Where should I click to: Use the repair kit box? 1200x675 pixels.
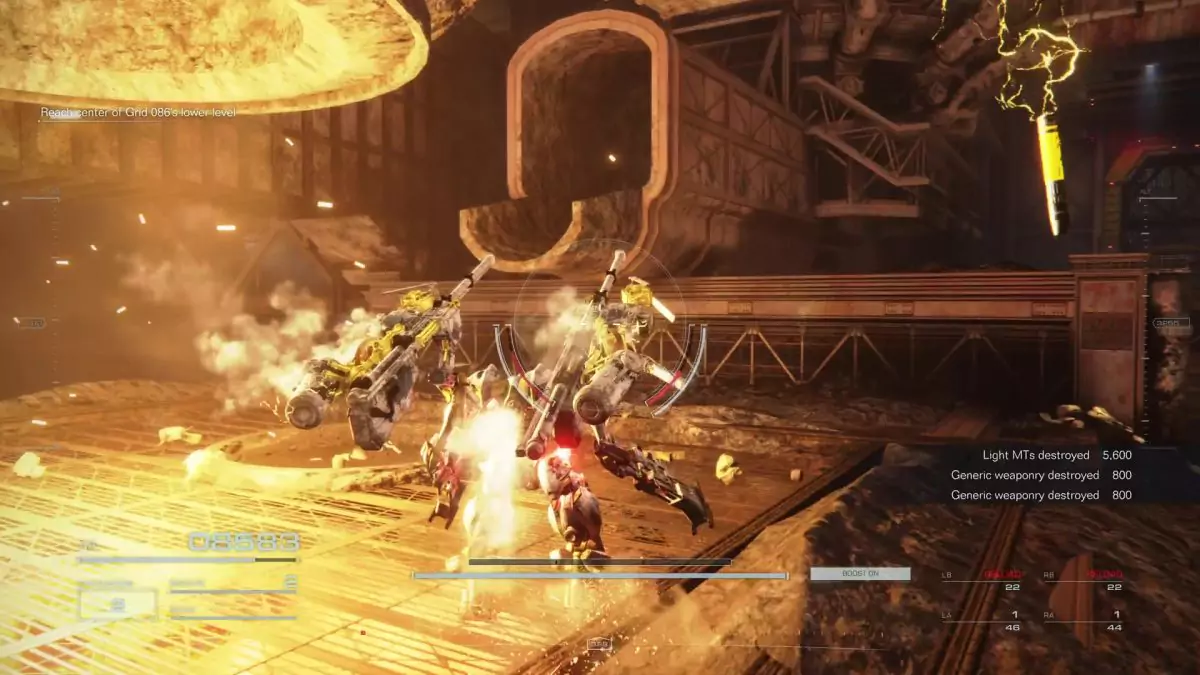[x=118, y=603]
